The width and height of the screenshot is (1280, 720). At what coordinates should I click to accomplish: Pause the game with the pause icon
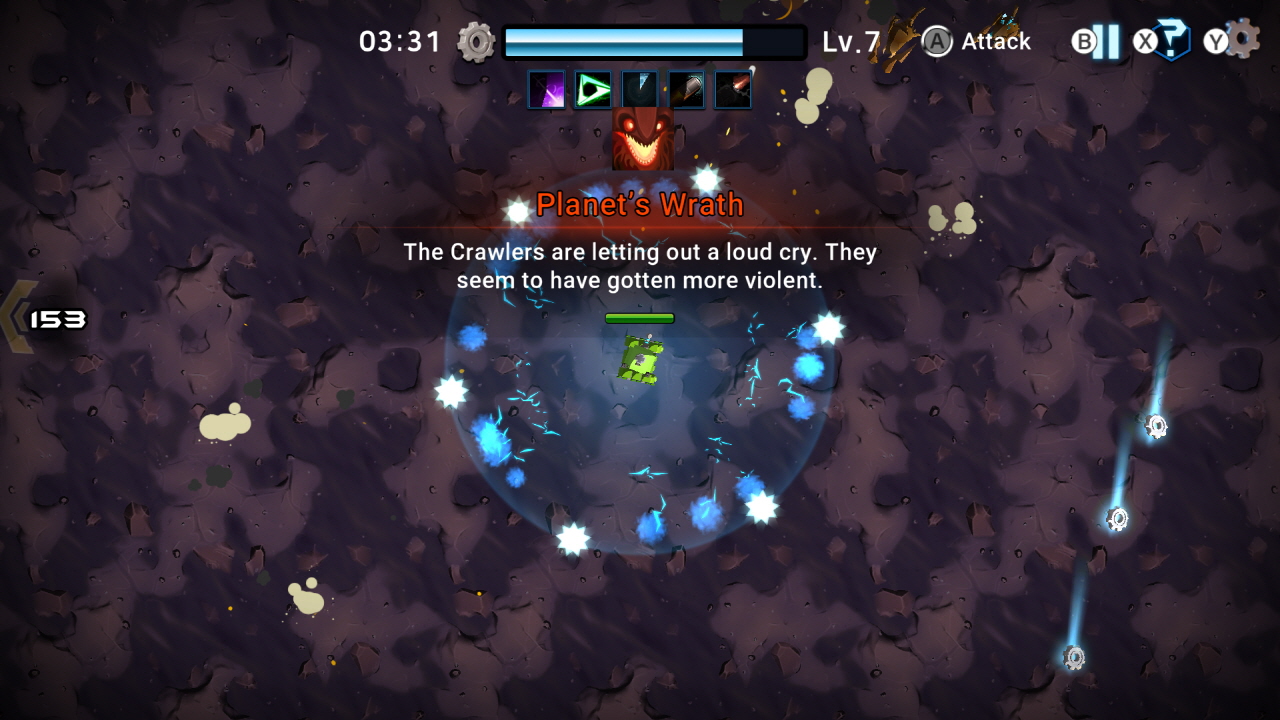point(1105,42)
